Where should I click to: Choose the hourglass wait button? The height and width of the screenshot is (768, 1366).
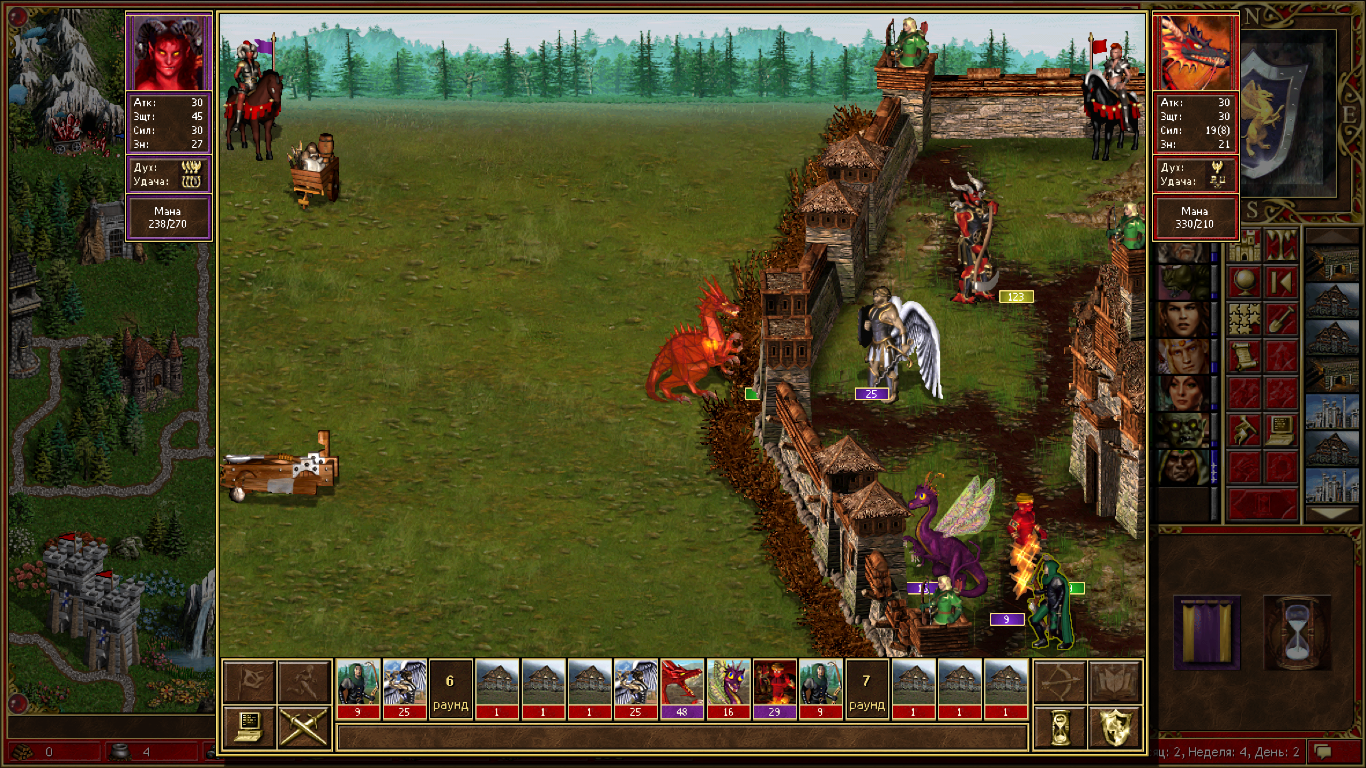point(1059,727)
